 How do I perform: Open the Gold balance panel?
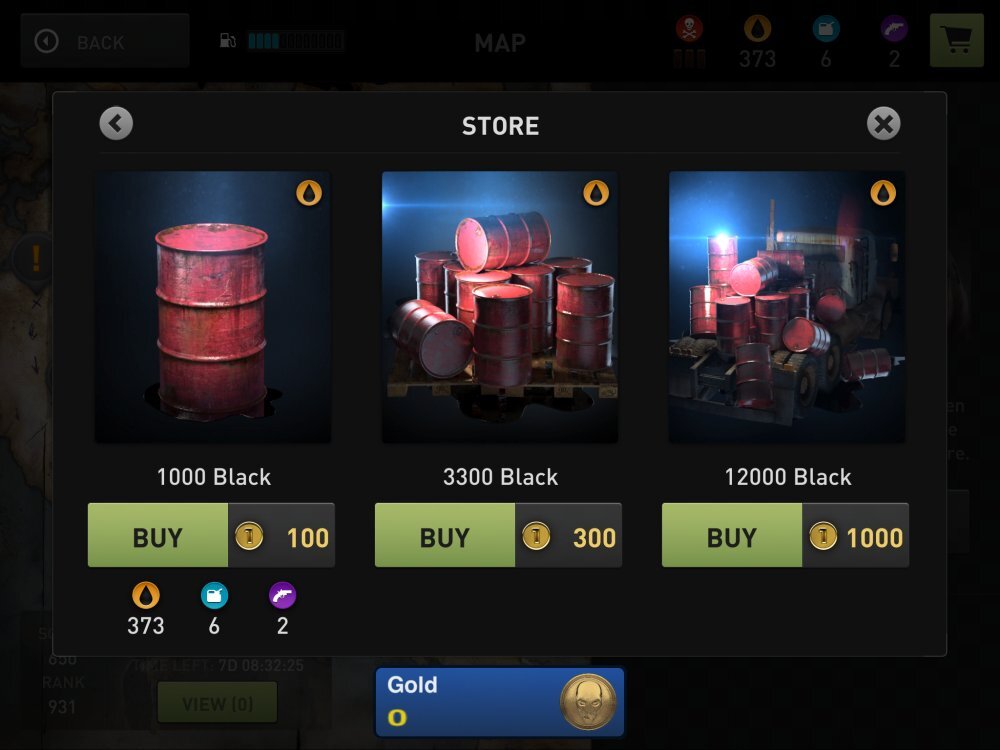[499, 702]
